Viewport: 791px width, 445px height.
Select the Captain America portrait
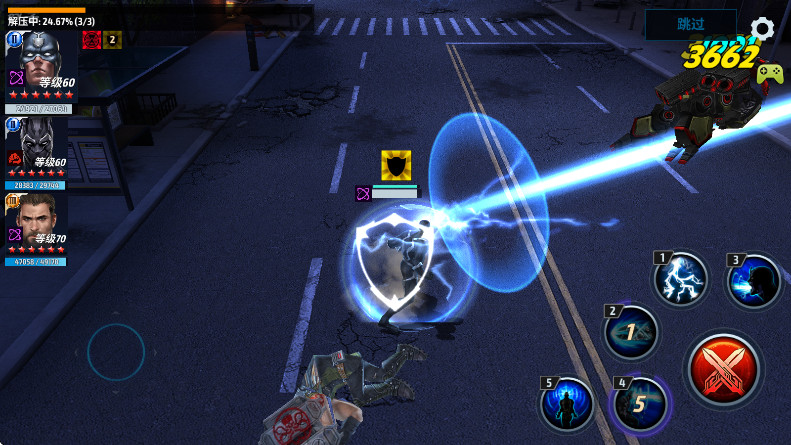tap(40, 65)
